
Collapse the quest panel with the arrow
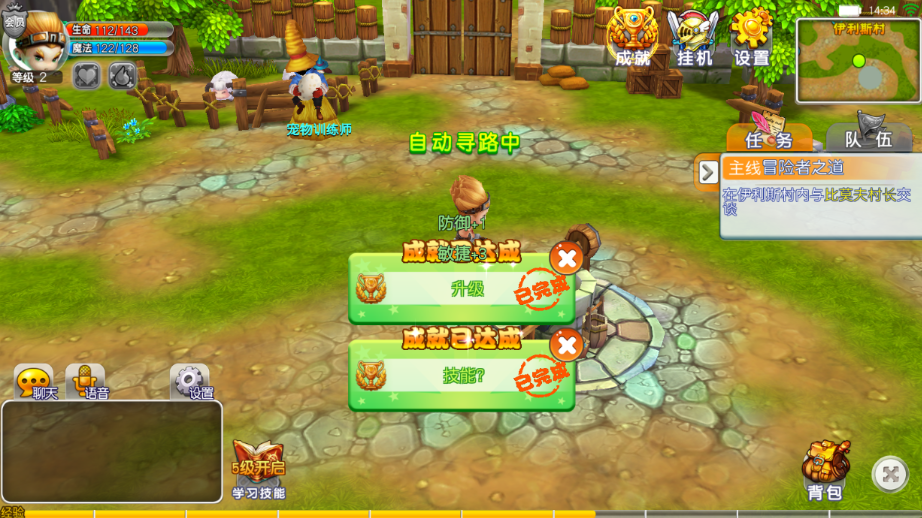click(708, 172)
